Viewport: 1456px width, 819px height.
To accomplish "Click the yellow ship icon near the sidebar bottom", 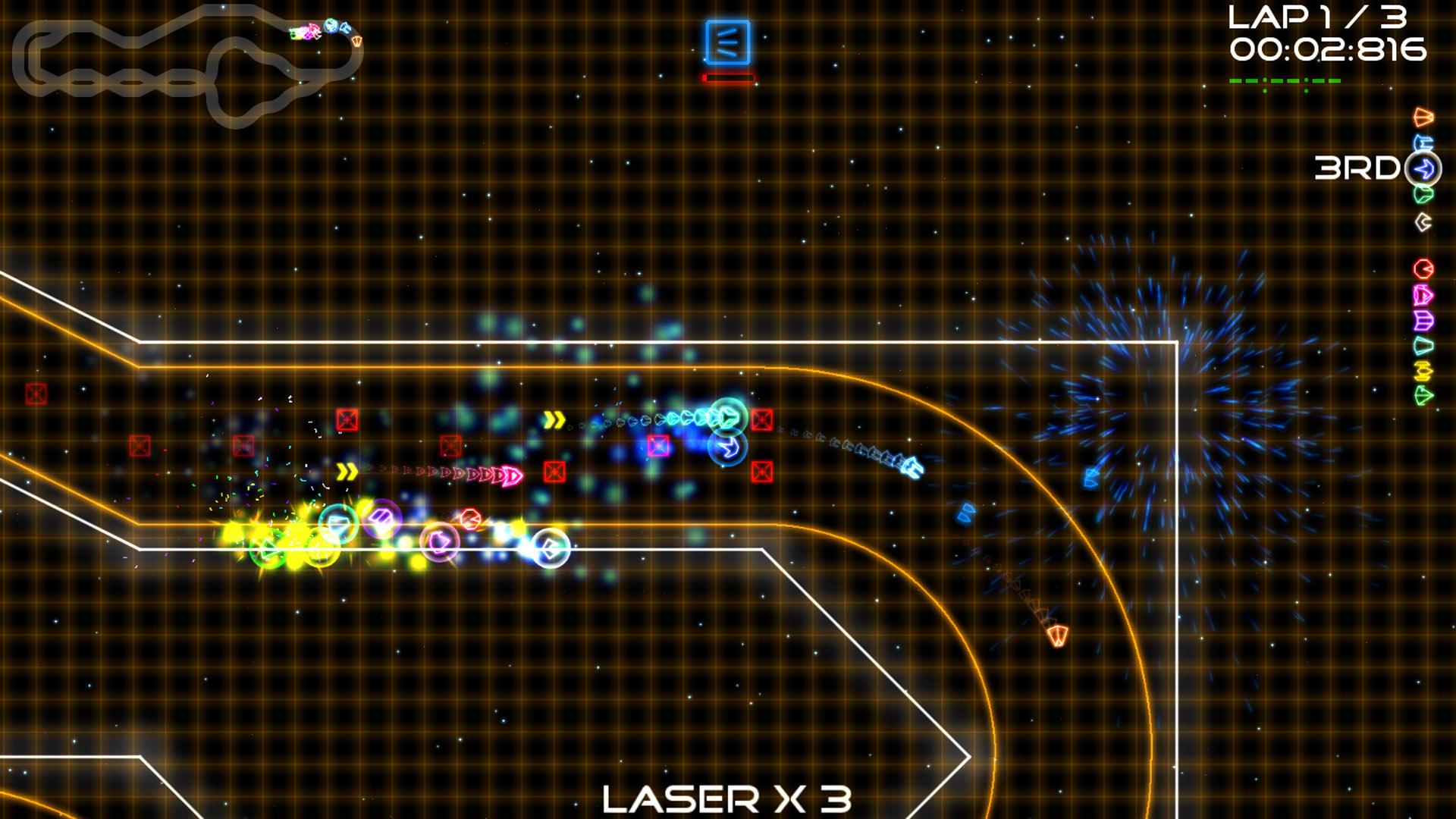I will click(x=1422, y=372).
